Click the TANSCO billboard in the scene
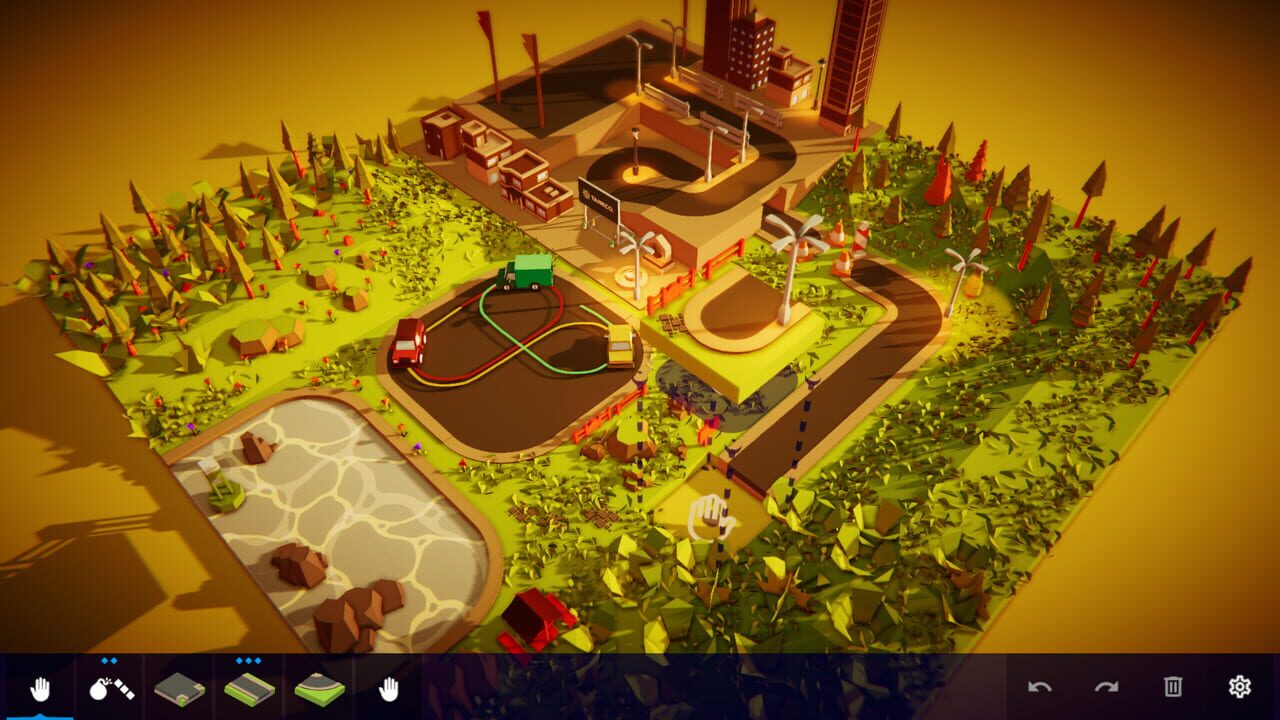The image size is (1280, 720). [600, 195]
